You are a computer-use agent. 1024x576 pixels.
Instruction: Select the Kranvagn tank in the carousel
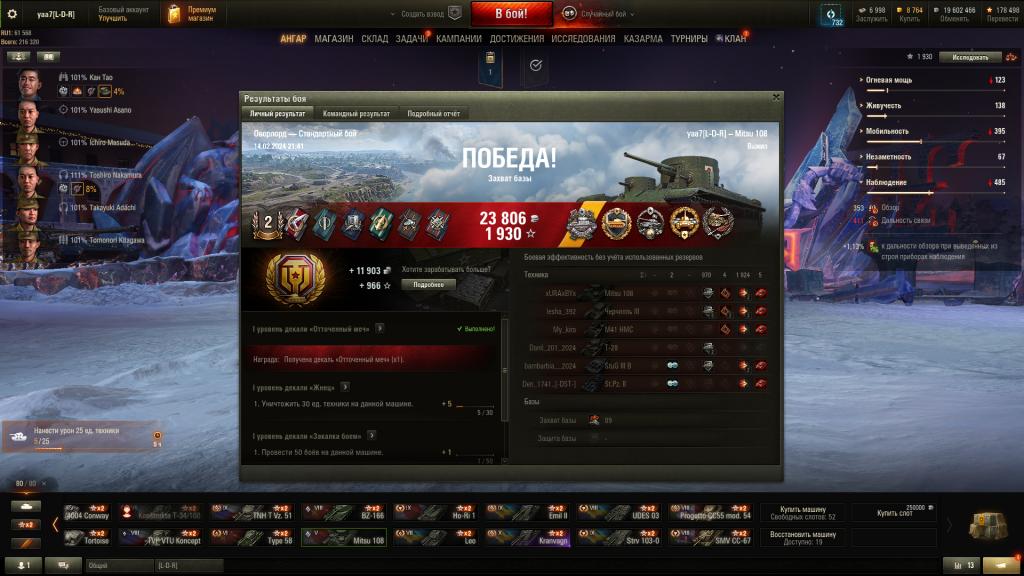click(x=528, y=539)
